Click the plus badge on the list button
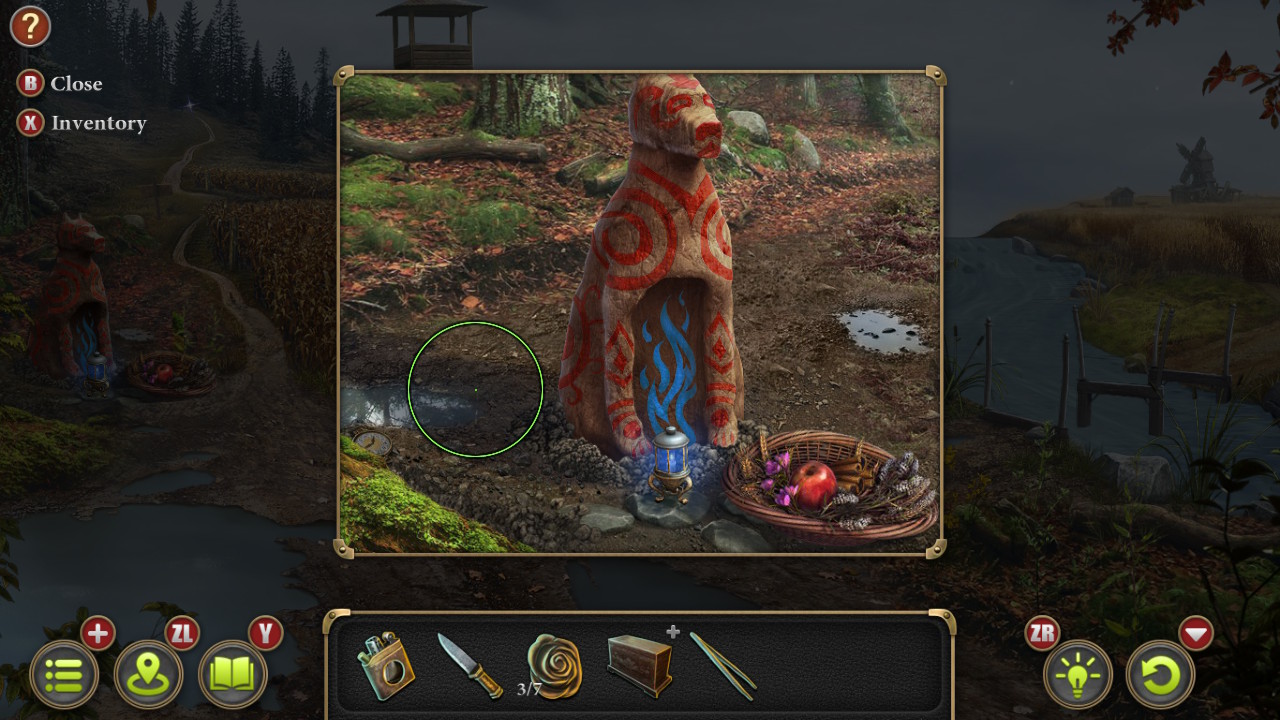The image size is (1280, 720). 97,633
